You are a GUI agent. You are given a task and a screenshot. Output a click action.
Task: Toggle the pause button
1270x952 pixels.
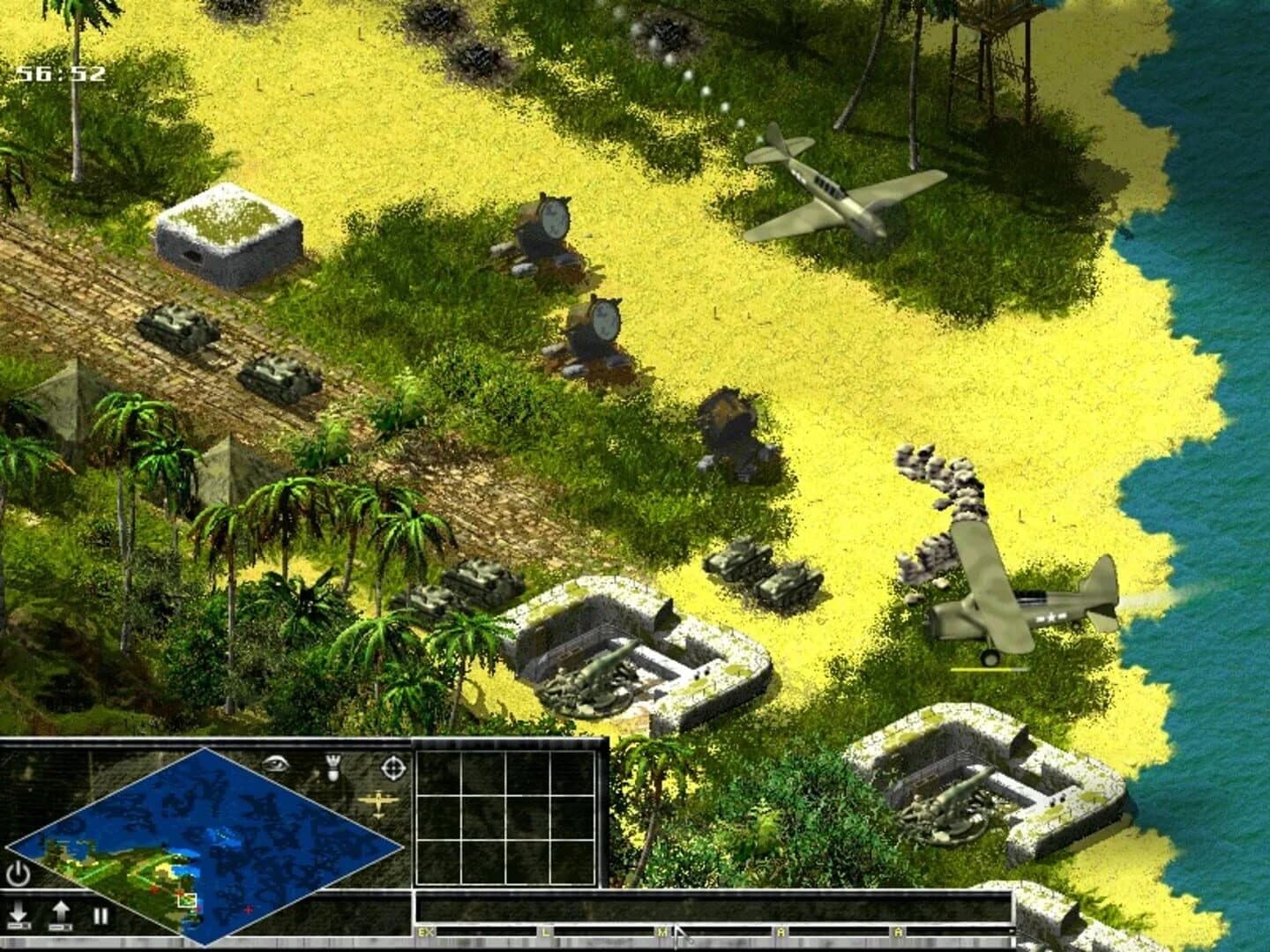100,915
